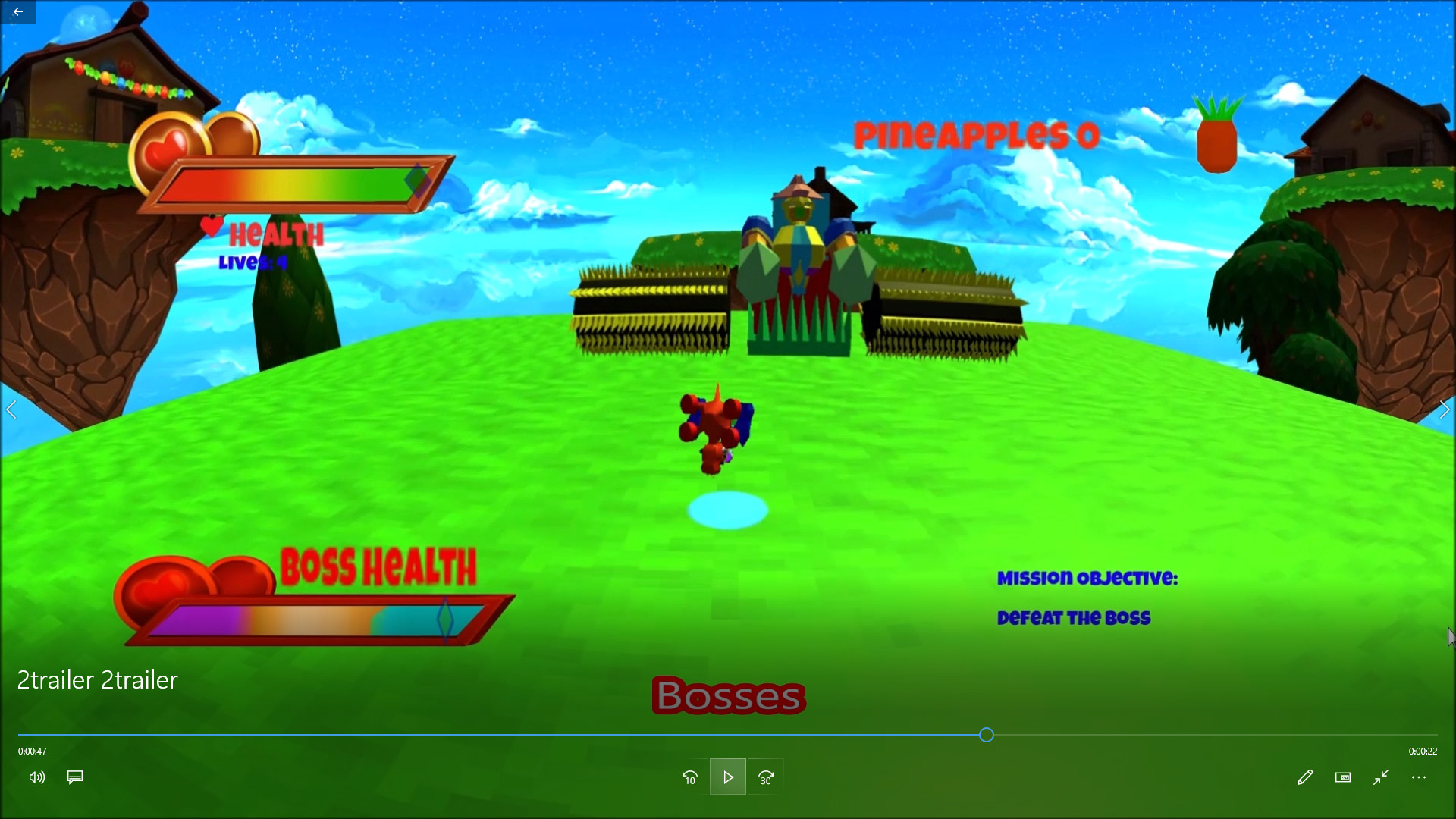The height and width of the screenshot is (819, 1456).
Task: Open the closed captions selector
Action: click(74, 777)
